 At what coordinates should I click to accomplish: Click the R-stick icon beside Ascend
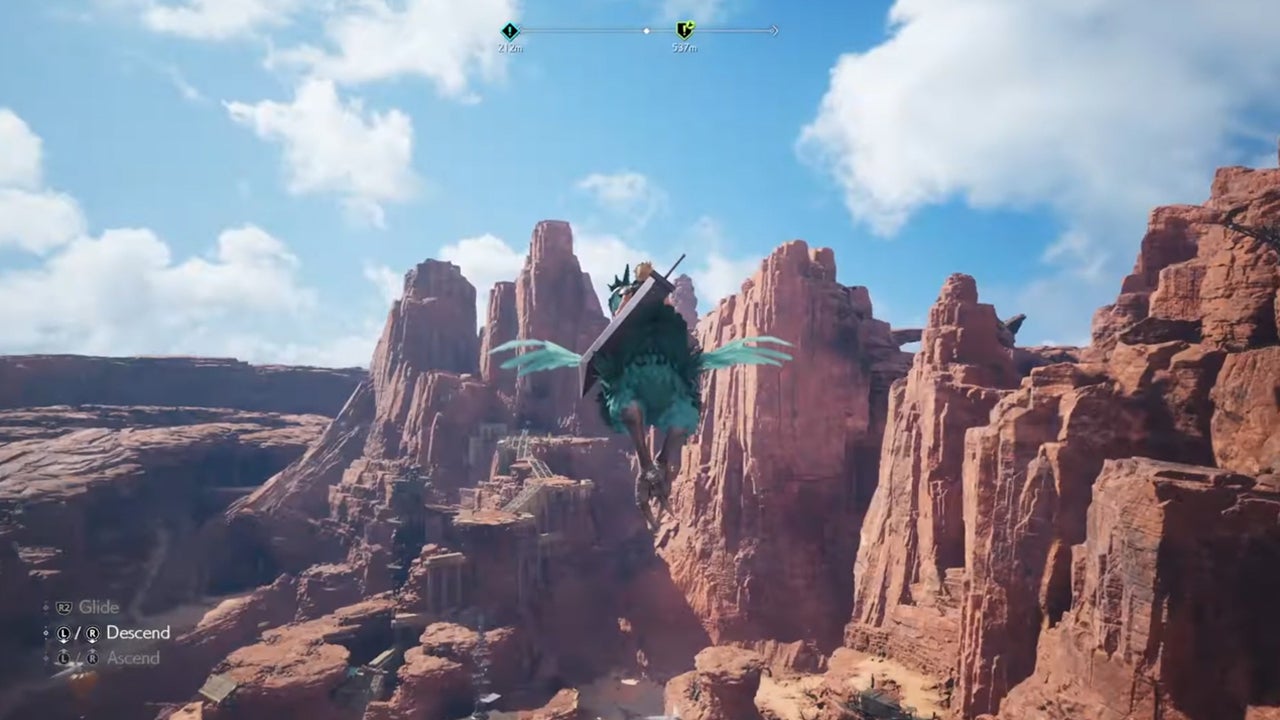[x=92, y=658]
